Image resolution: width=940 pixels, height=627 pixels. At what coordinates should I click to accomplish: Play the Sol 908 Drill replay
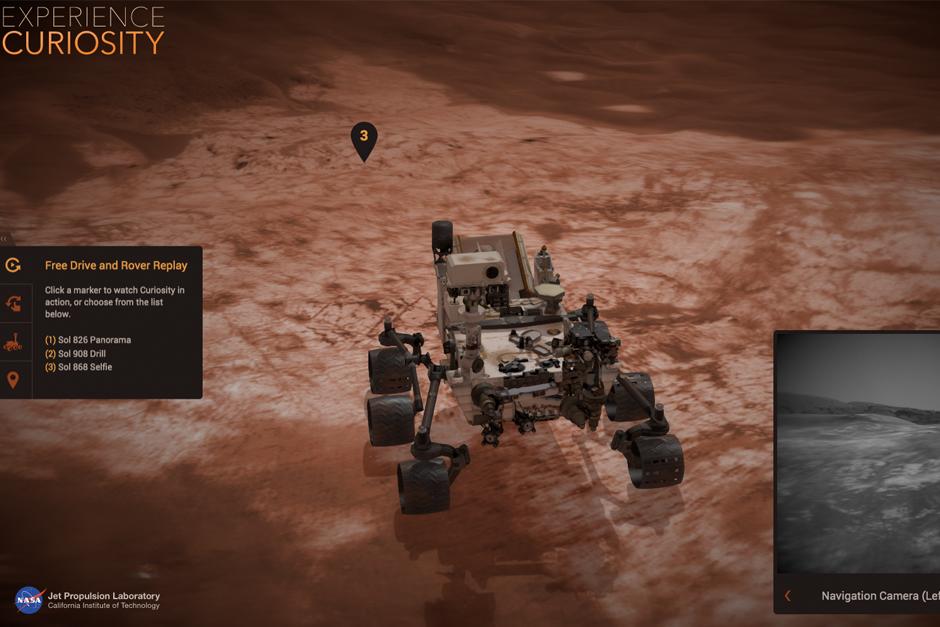[x=75, y=354]
